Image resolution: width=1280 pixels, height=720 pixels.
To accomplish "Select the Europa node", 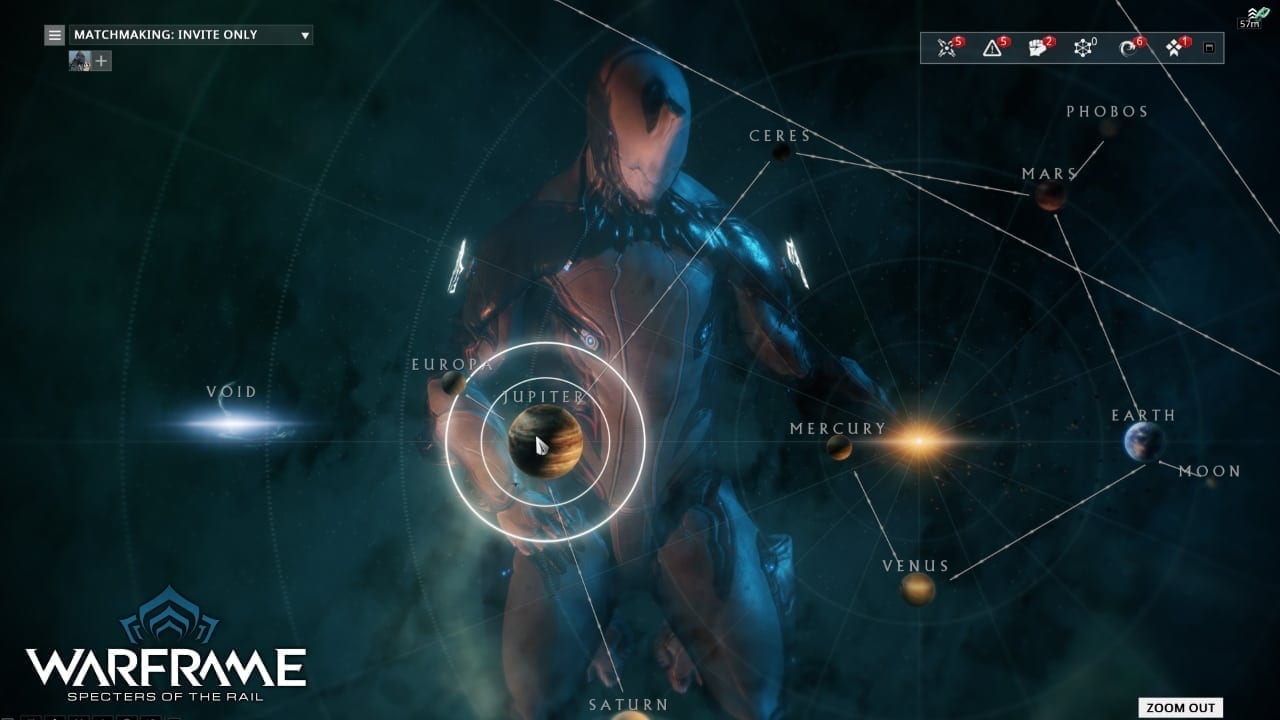I will pos(454,382).
